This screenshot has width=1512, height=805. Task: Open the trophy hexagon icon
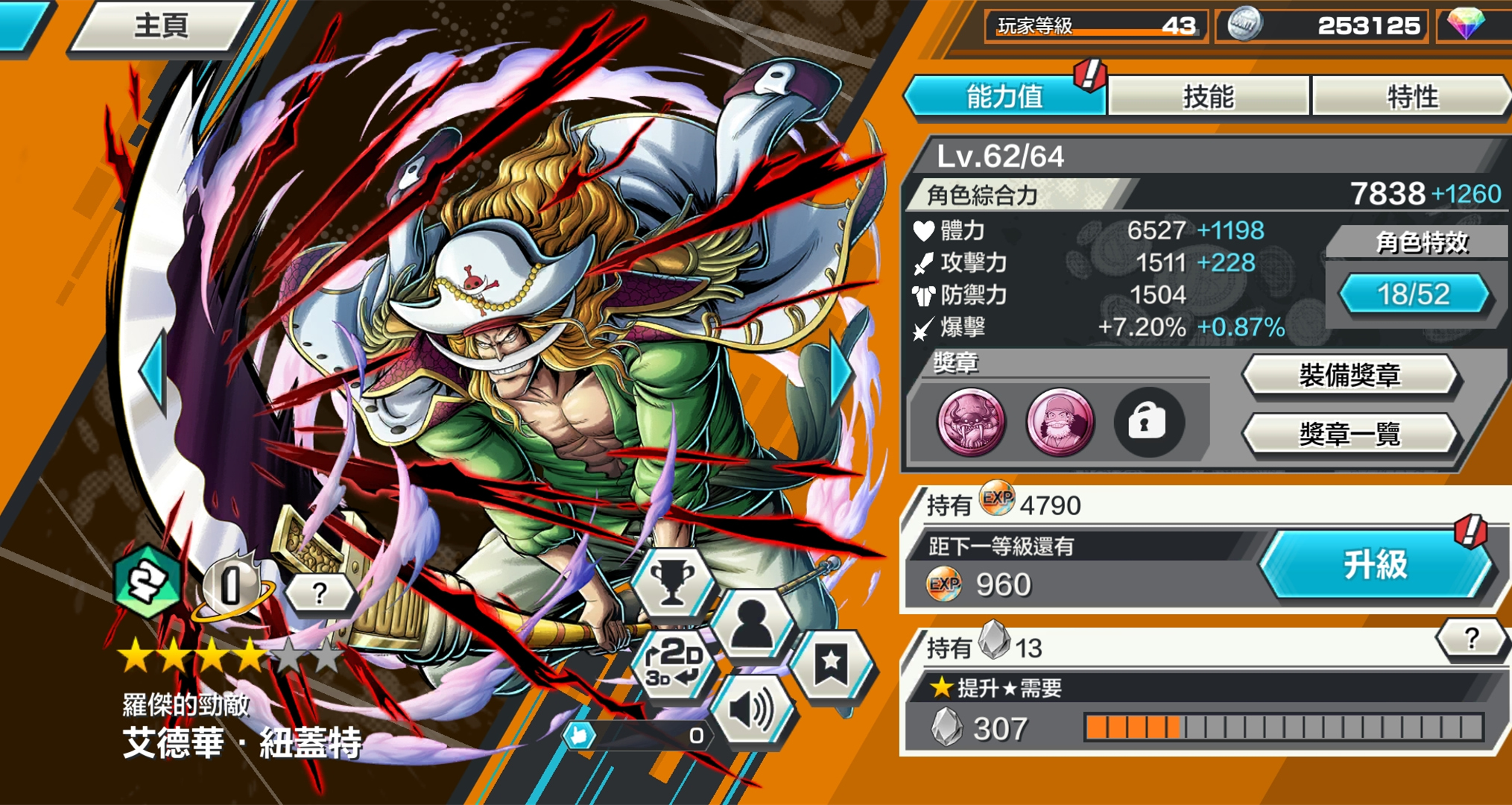[x=672, y=581]
